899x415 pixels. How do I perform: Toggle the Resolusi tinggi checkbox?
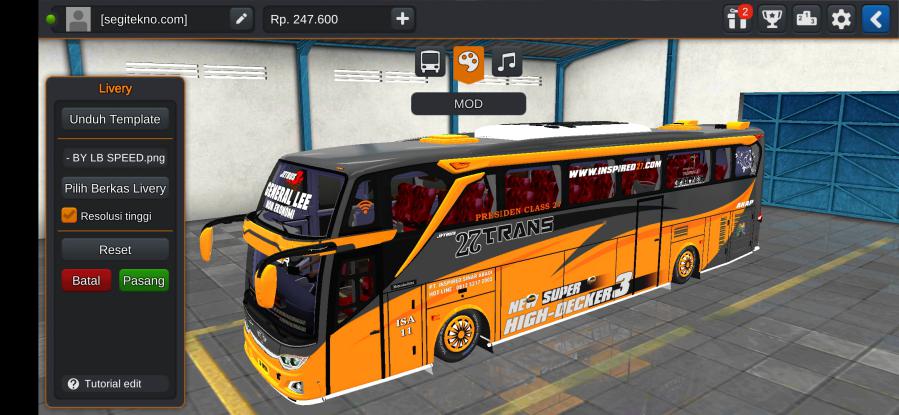coord(69,215)
